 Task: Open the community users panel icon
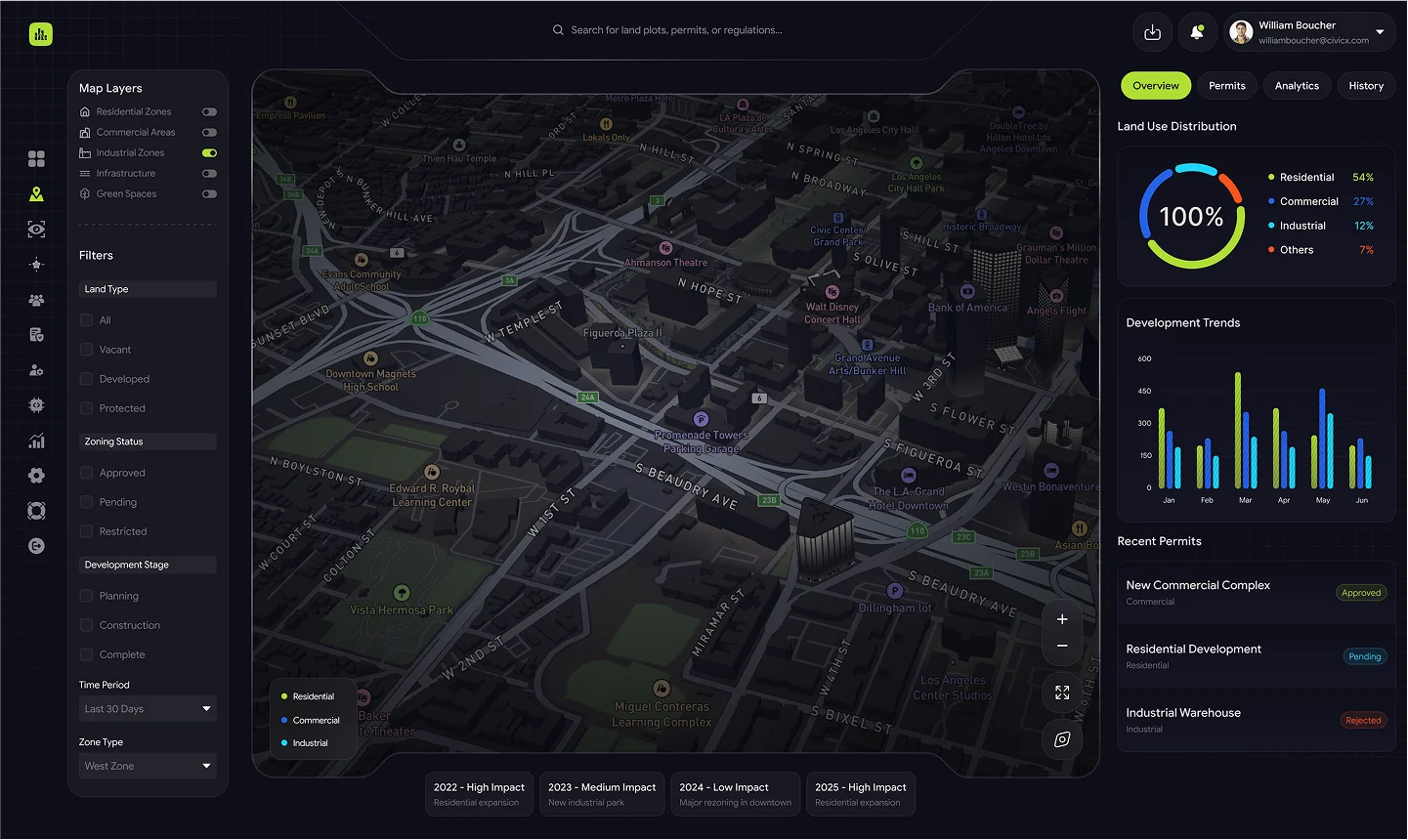click(36, 300)
